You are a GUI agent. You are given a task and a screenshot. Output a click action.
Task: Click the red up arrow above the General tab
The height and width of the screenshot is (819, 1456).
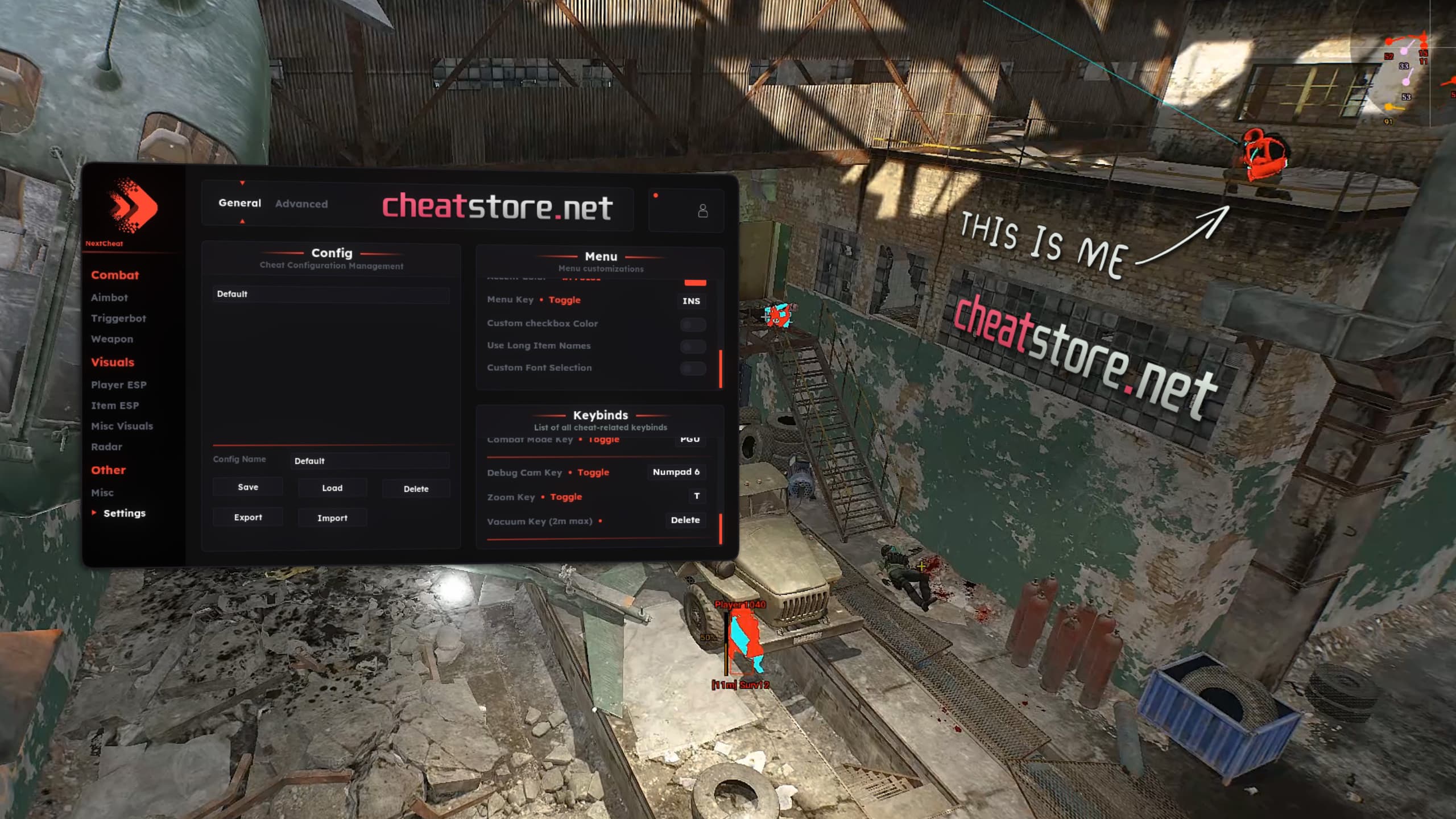click(241, 184)
